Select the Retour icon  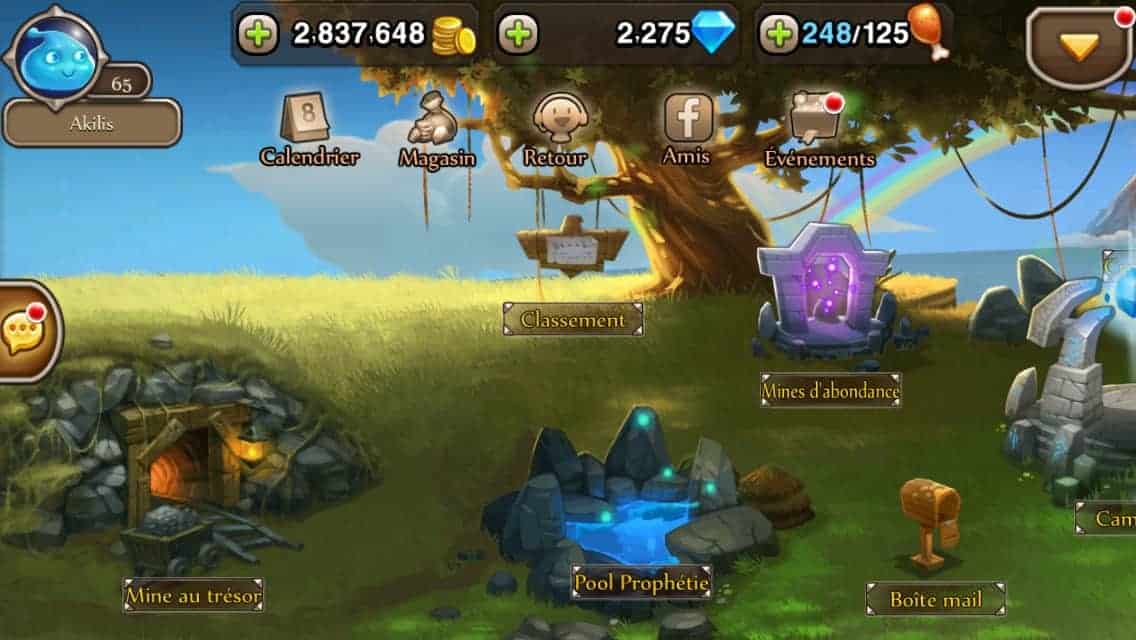[555, 130]
